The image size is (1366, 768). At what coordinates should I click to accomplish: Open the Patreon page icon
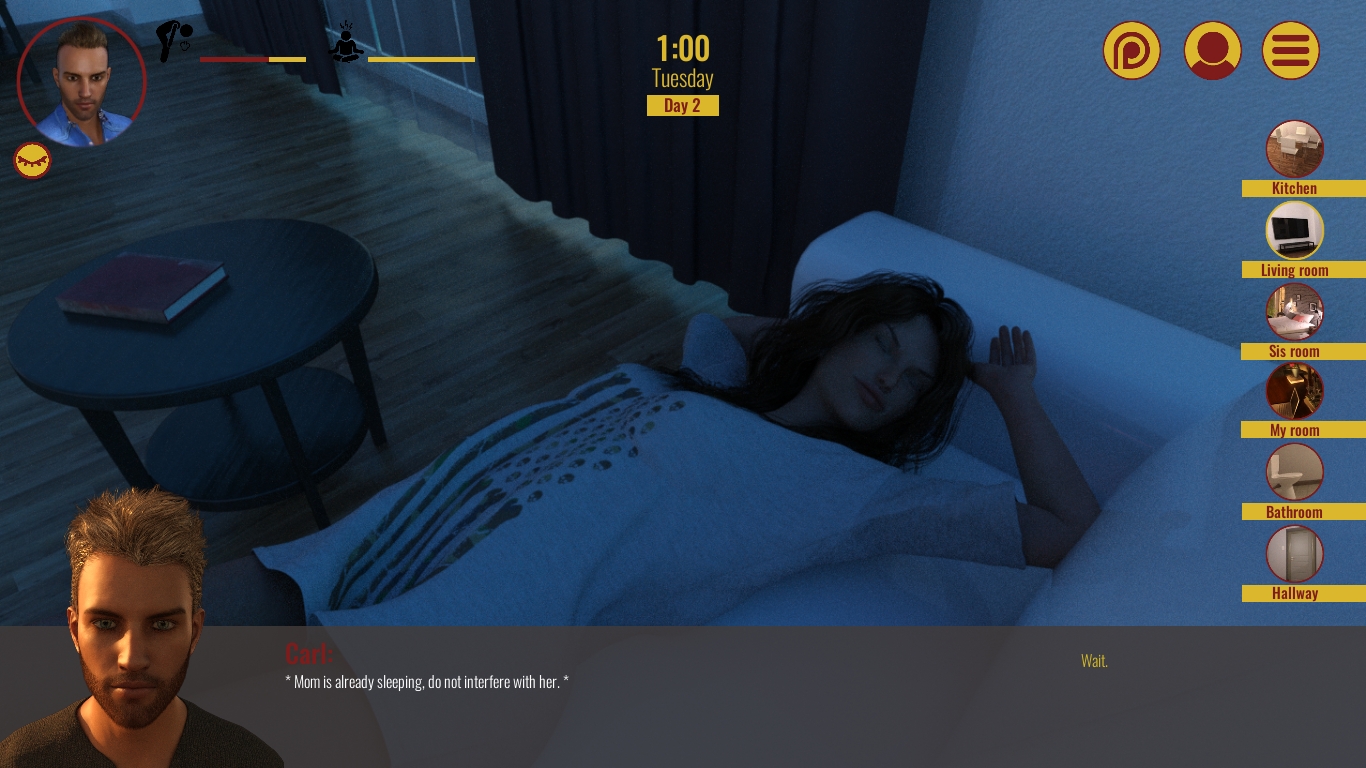tap(1131, 50)
